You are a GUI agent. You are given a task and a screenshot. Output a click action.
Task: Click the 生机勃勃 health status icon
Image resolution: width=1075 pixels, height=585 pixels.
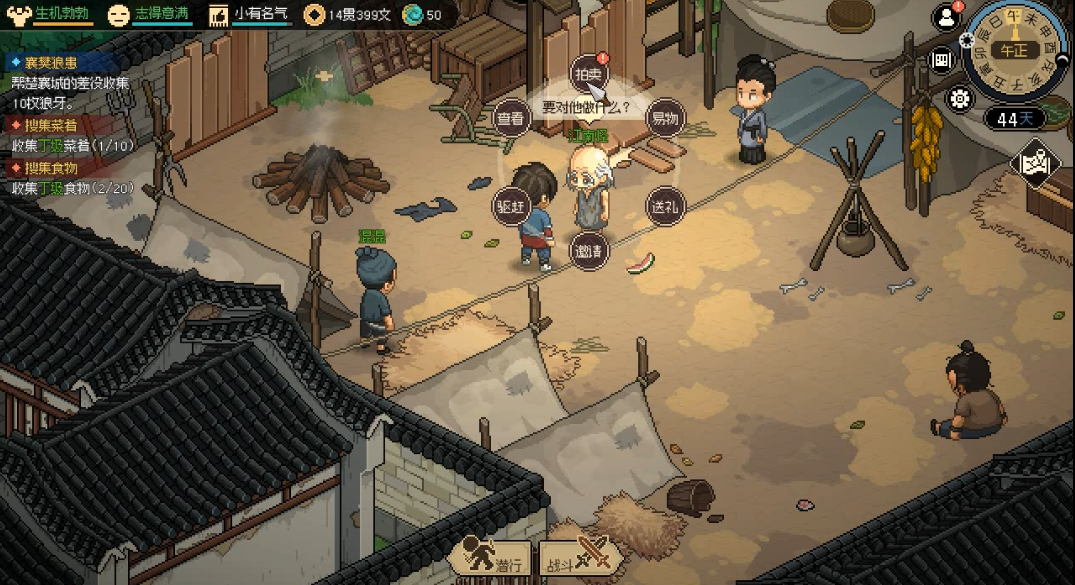18,15
